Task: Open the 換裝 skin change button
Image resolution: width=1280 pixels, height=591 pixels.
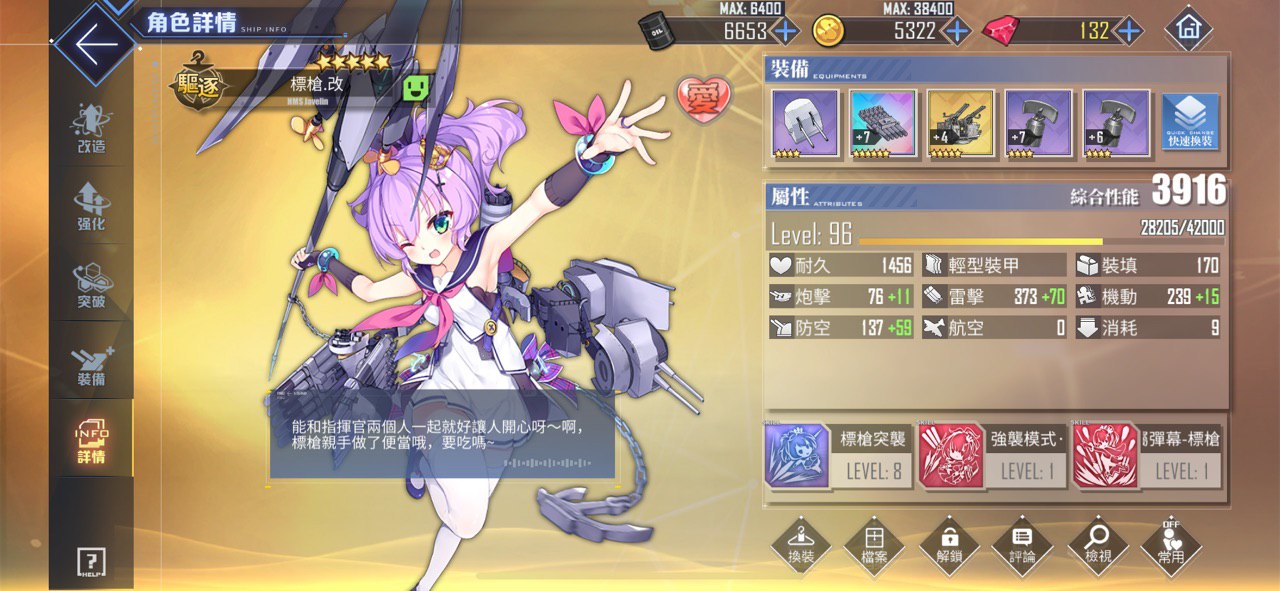Action: pyautogui.click(x=801, y=545)
